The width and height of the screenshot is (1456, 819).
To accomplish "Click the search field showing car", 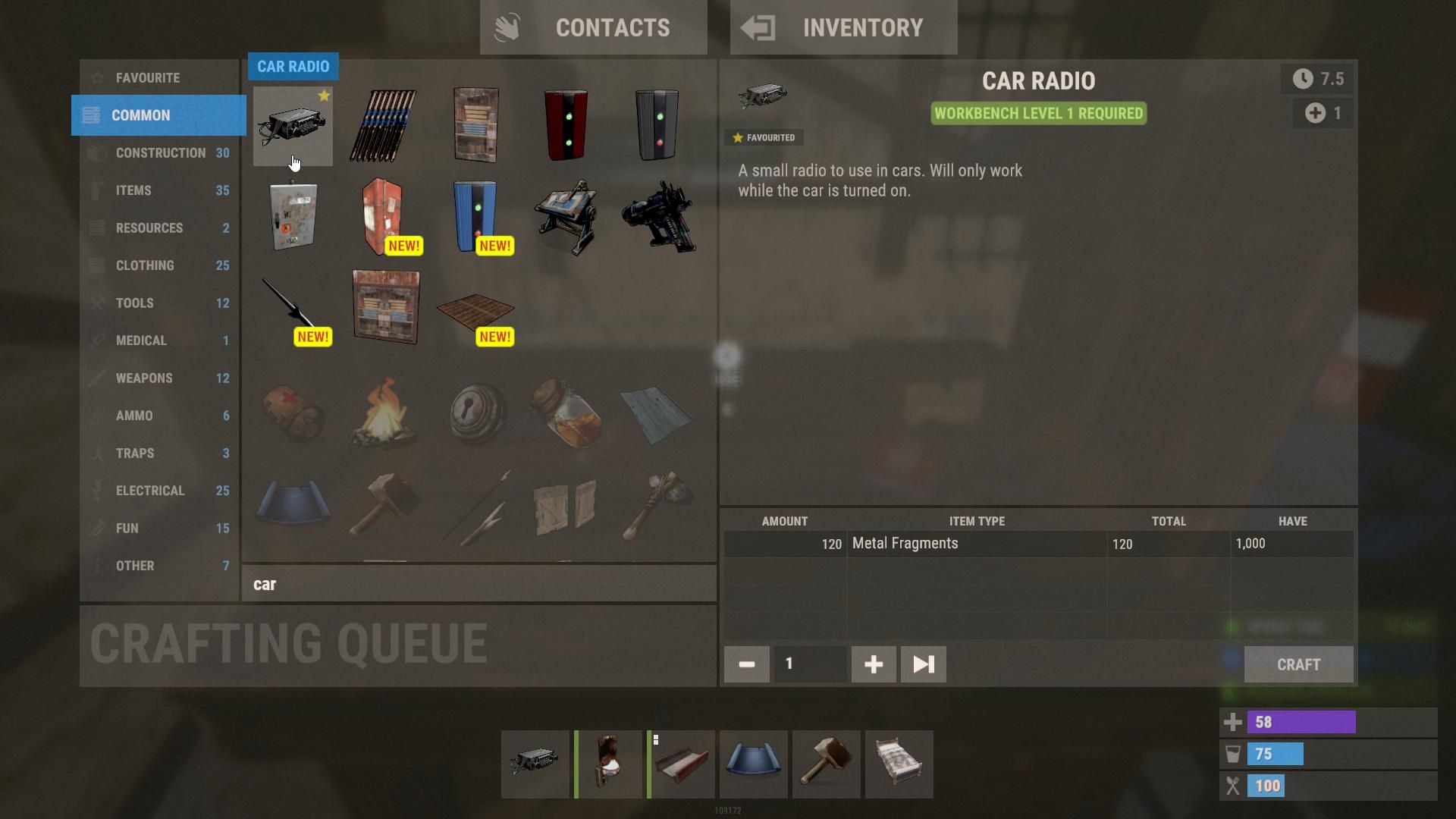I will [x=480, y=584].
